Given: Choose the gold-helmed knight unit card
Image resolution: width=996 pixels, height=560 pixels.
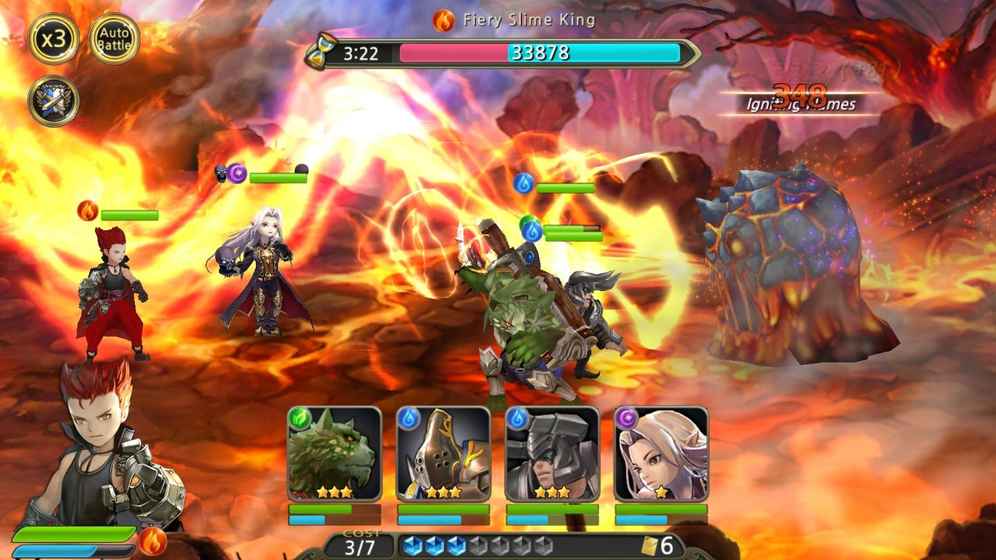Looking at the screenshot, I should coord(443,455).
